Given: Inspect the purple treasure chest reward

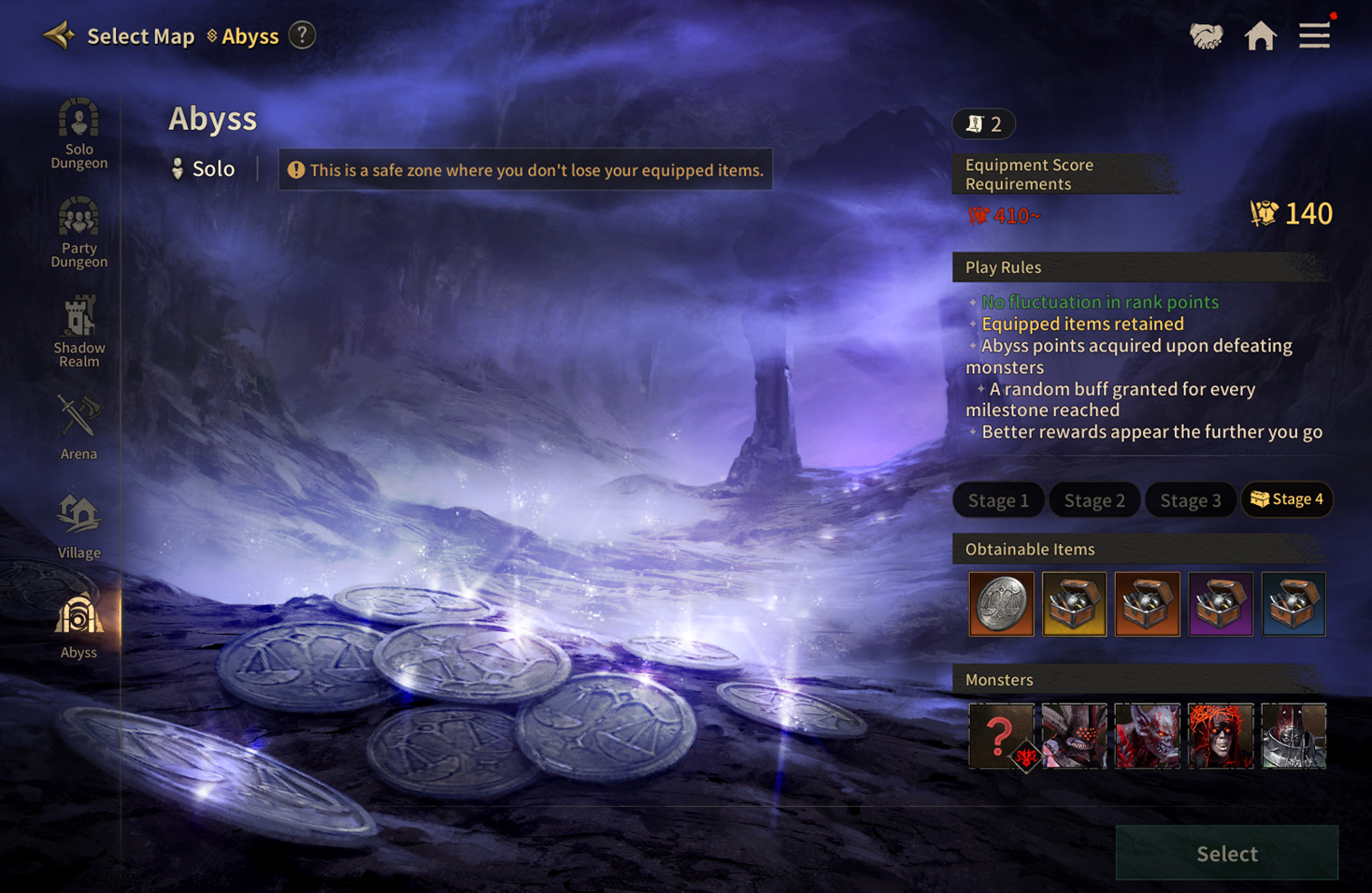Looking at the screenshot, I should pyautogui.click(x=1221, y=604).
